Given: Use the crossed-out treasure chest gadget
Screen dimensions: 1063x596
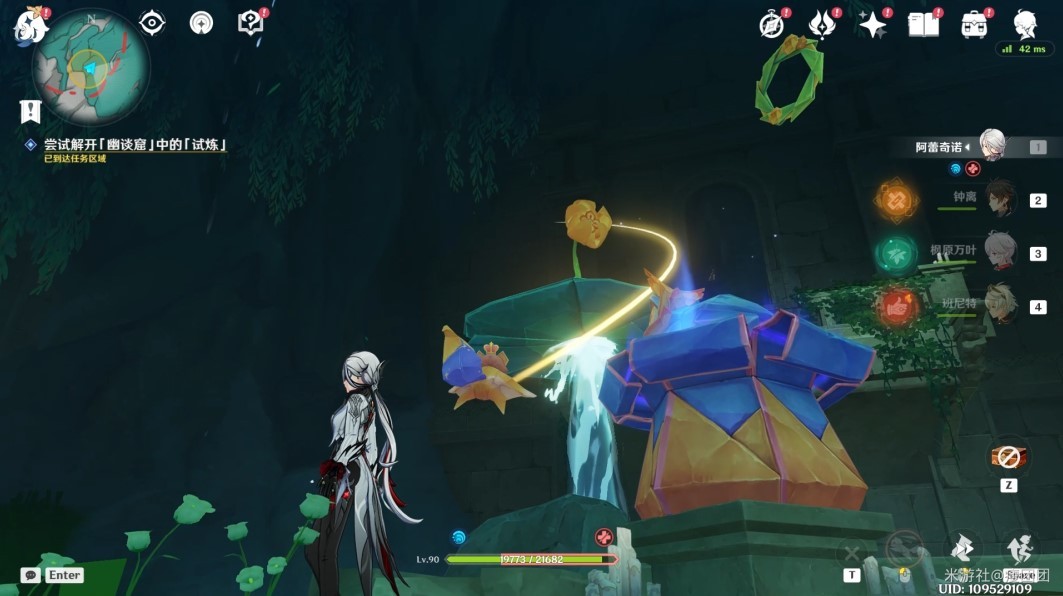Looking at the screenshot, I should click(1008, 457).
